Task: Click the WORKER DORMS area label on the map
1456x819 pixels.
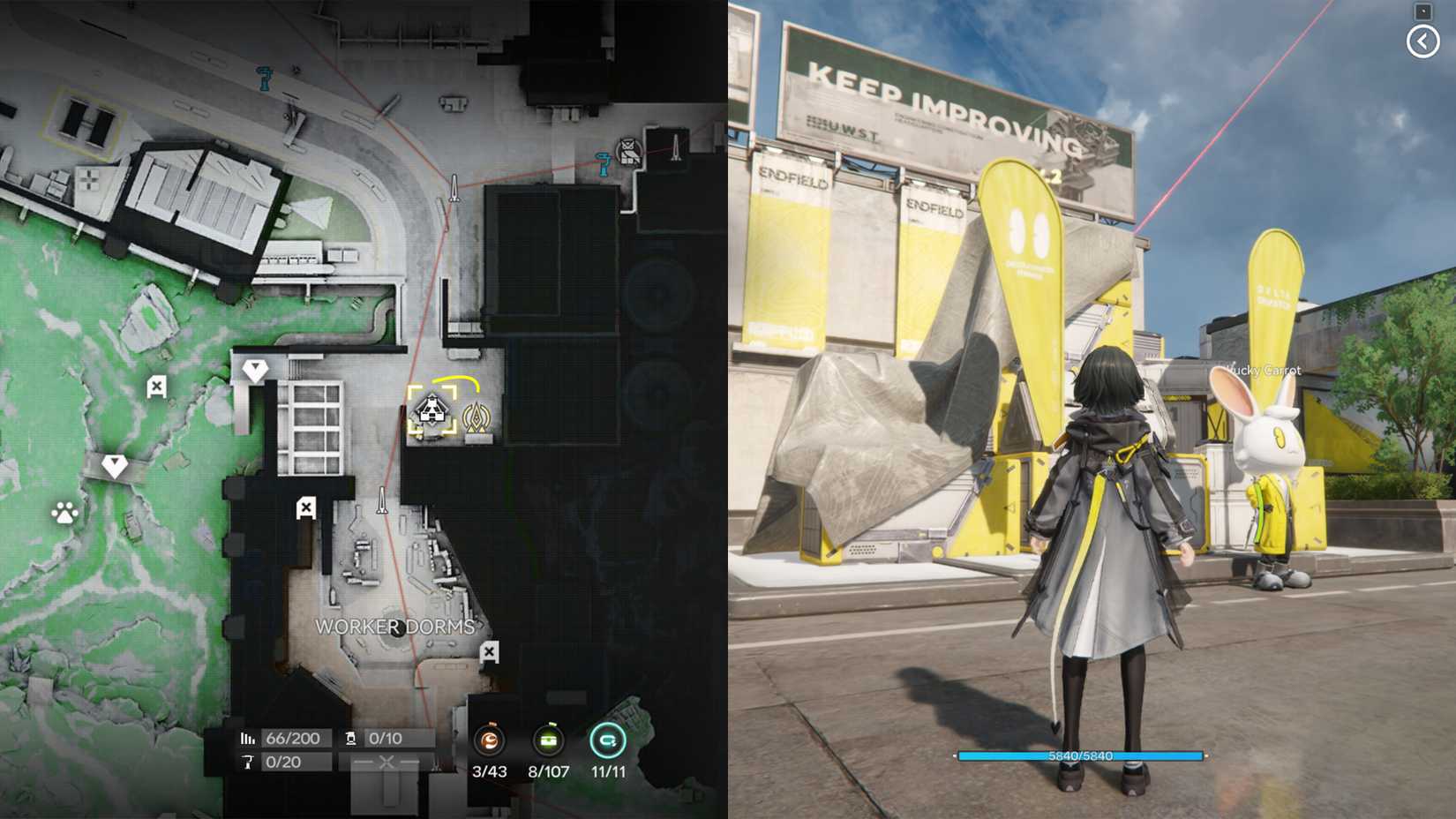Action: [x=394, y=627]
